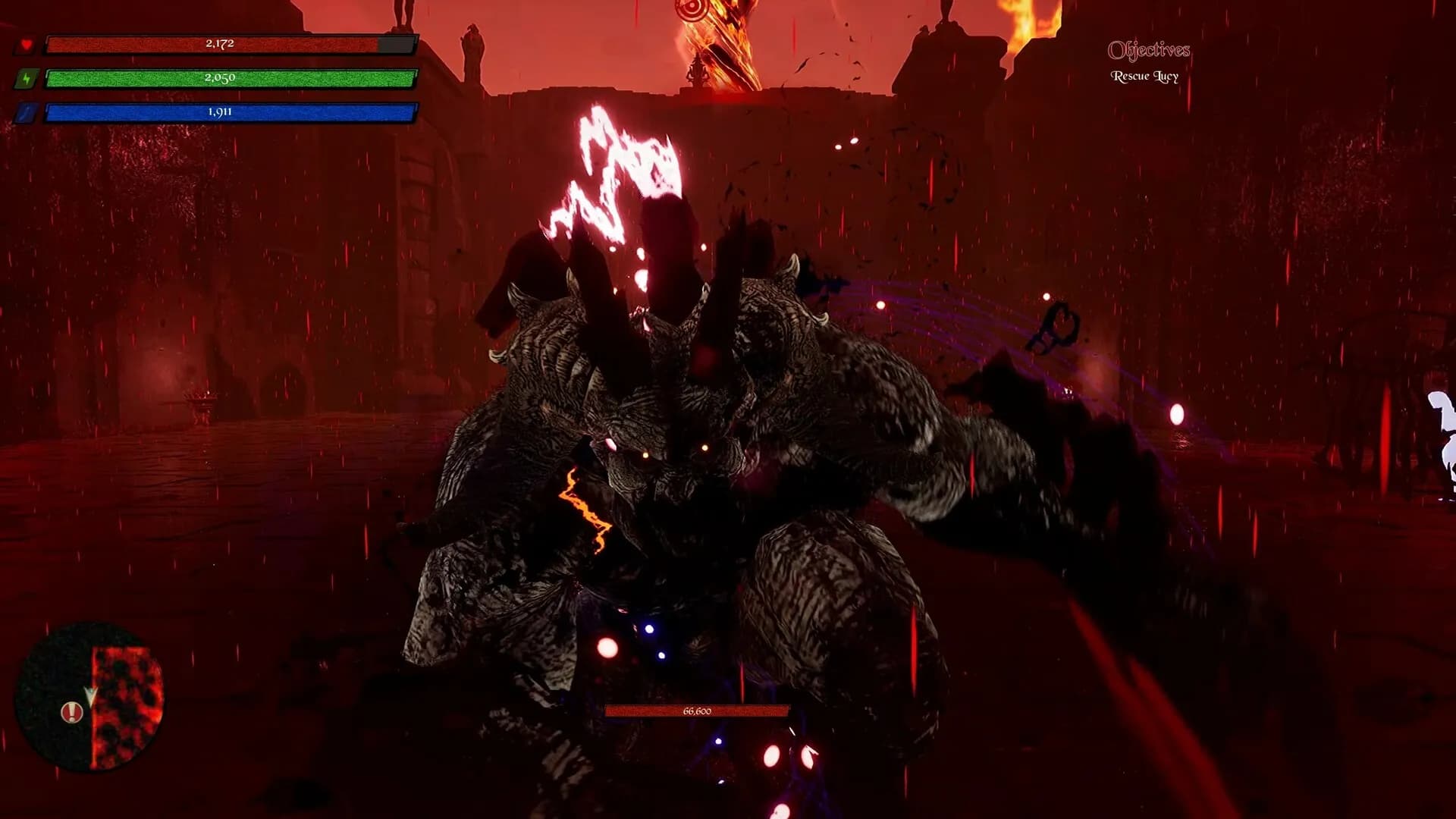Click the green lightning stamina icon
This screenshot has height=819, width=1456.
click(27, 79)
